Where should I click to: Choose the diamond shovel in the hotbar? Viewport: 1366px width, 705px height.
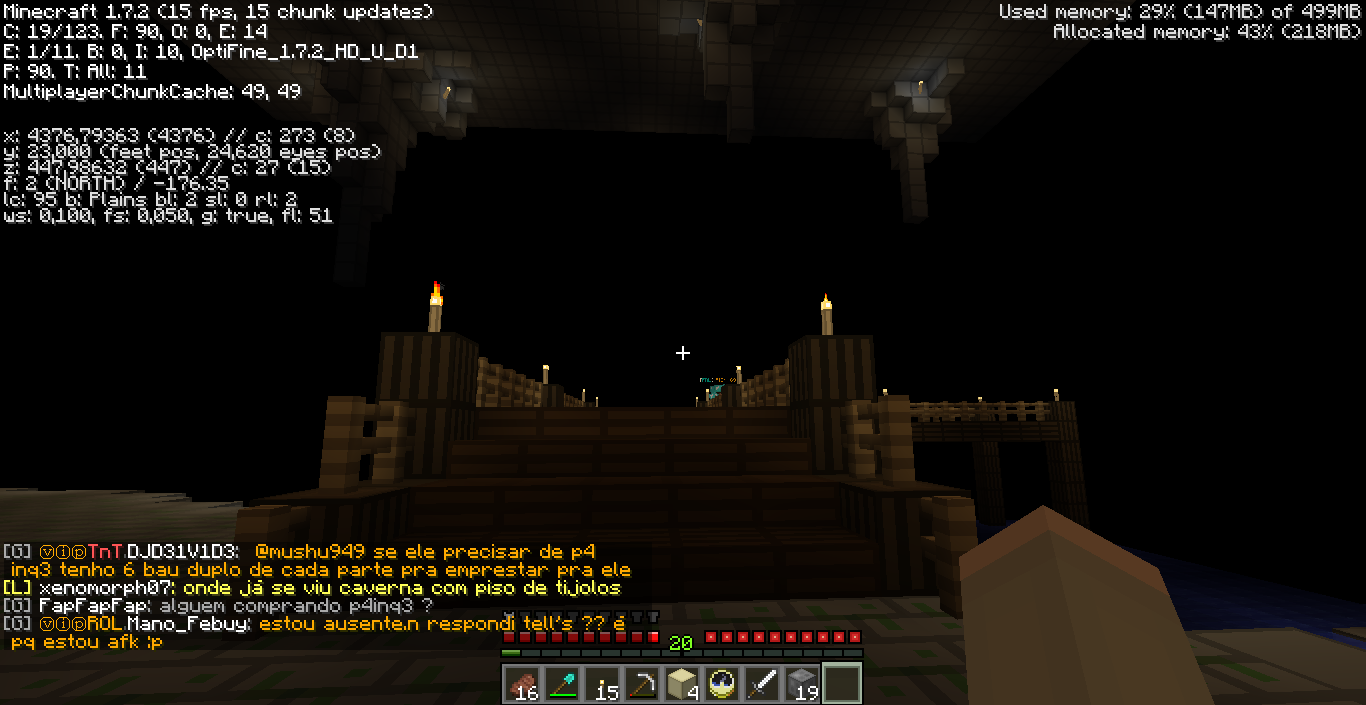[x=561, y=684]
